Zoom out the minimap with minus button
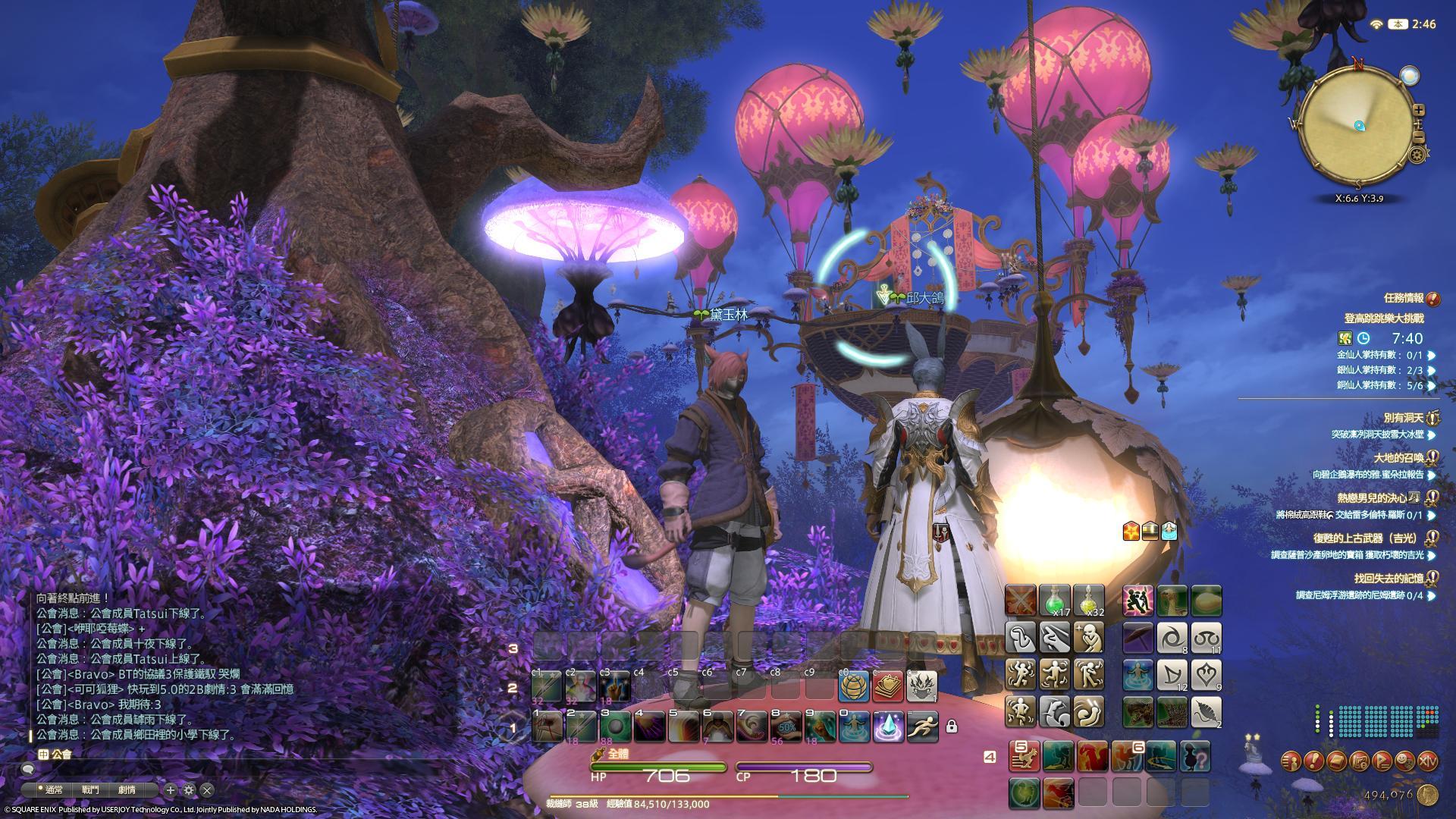Screen dimensions: 1456x819 (1420, 136)
